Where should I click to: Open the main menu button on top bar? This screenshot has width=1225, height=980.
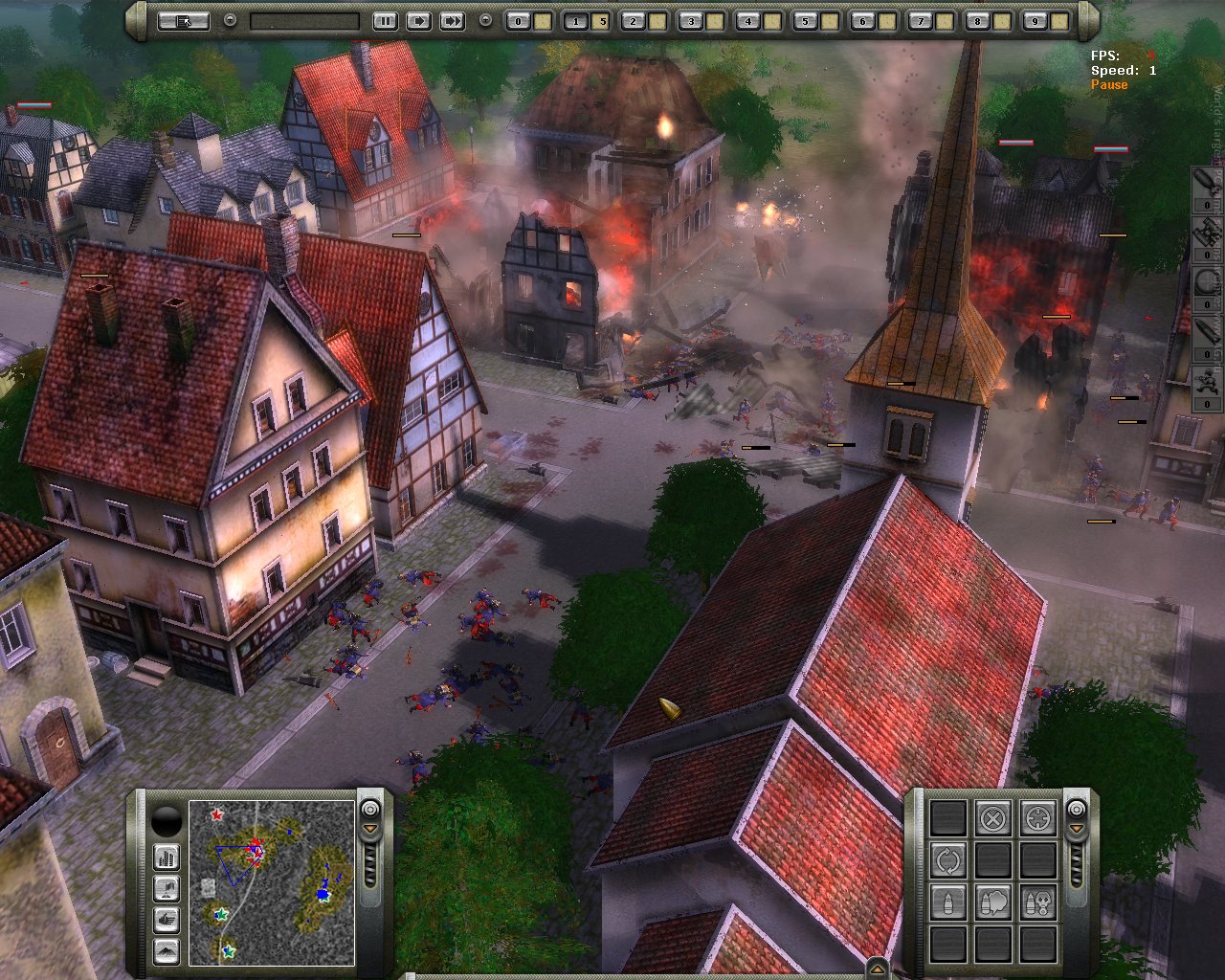(x=183, y=20)
